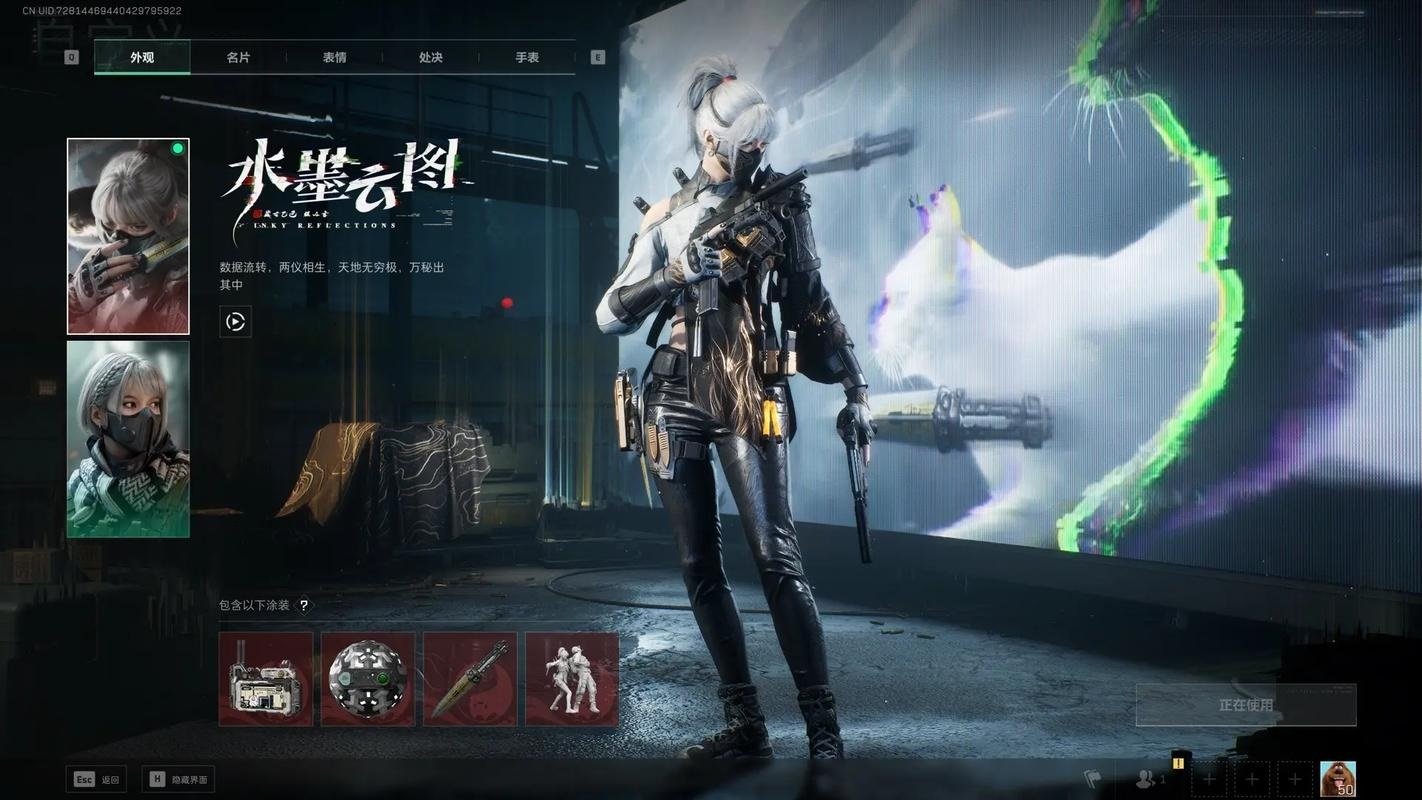Select the armored case skin item
Viewport: 1422px width, 800px height.
click(x=266, y=679)
